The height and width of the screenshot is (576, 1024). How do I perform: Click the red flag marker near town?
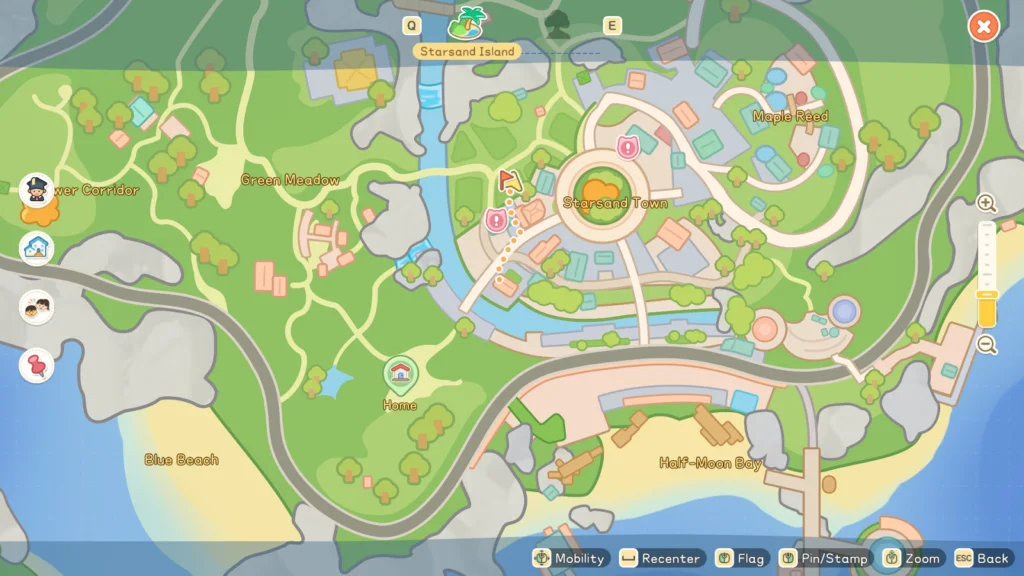(x=509, y=181)
